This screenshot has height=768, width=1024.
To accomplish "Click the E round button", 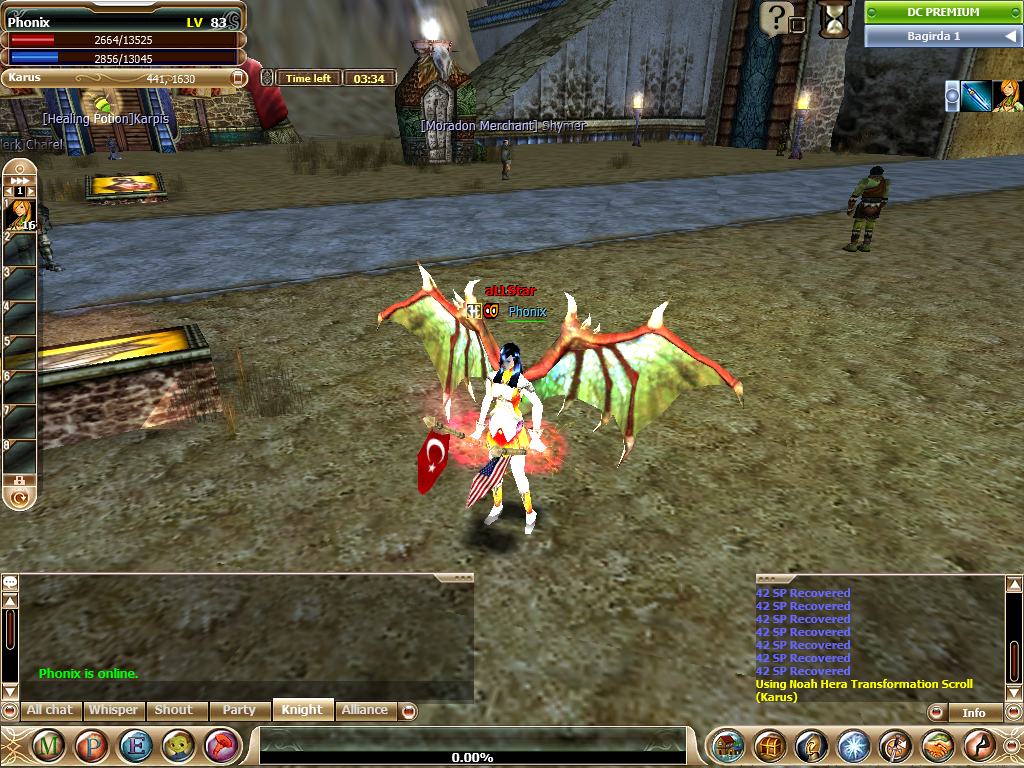I will click(136, 746).
